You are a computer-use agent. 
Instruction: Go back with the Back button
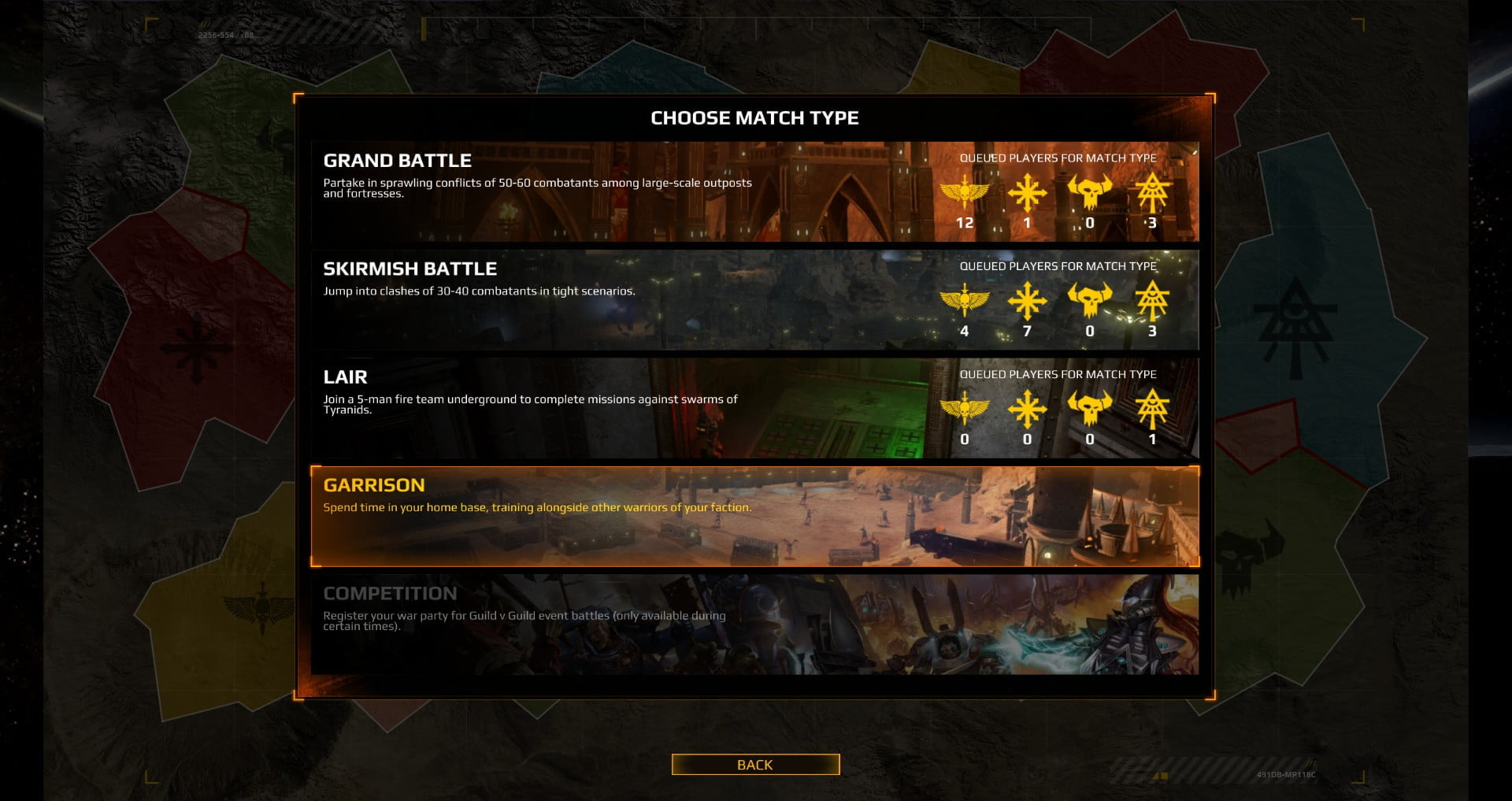[755, 765]
